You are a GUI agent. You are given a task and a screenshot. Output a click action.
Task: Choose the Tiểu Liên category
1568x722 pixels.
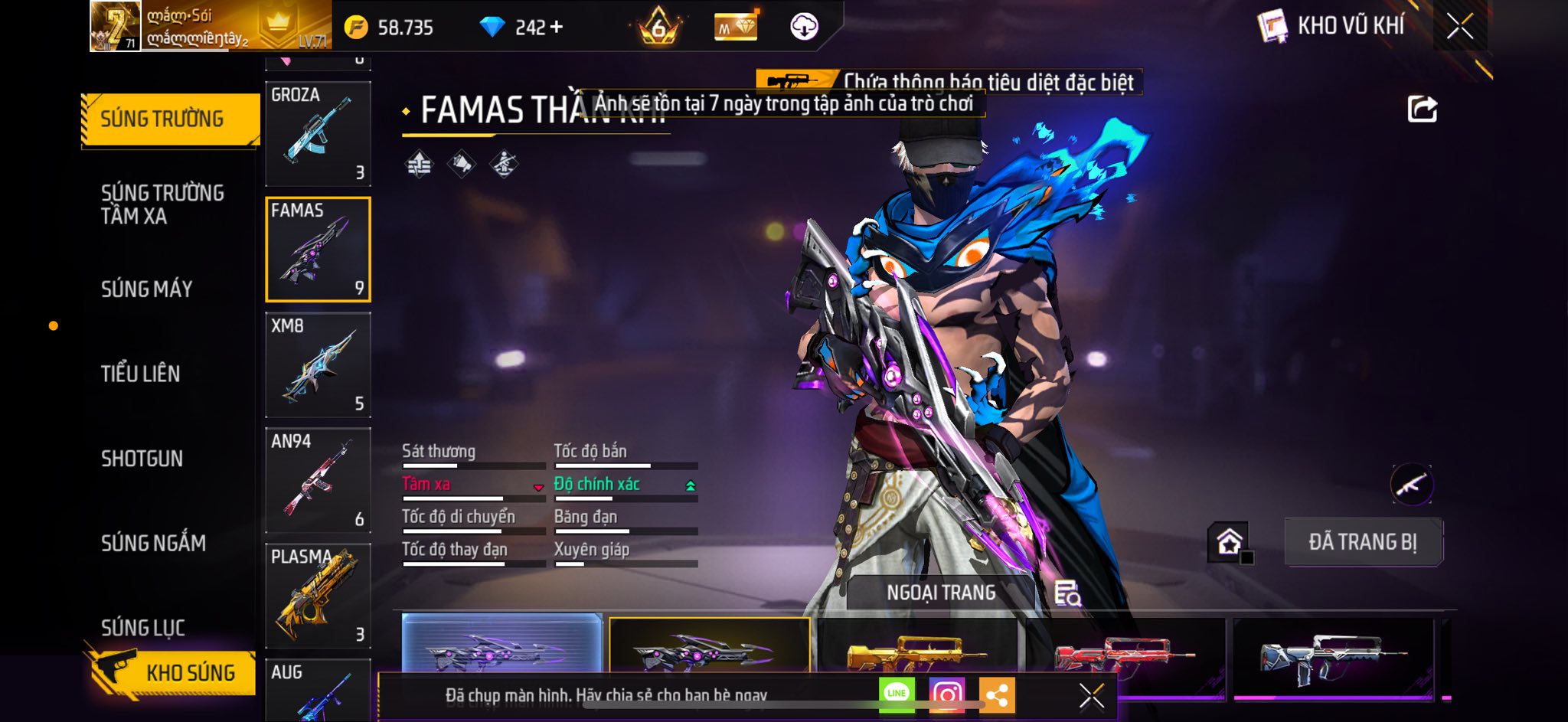coord(141,374)
